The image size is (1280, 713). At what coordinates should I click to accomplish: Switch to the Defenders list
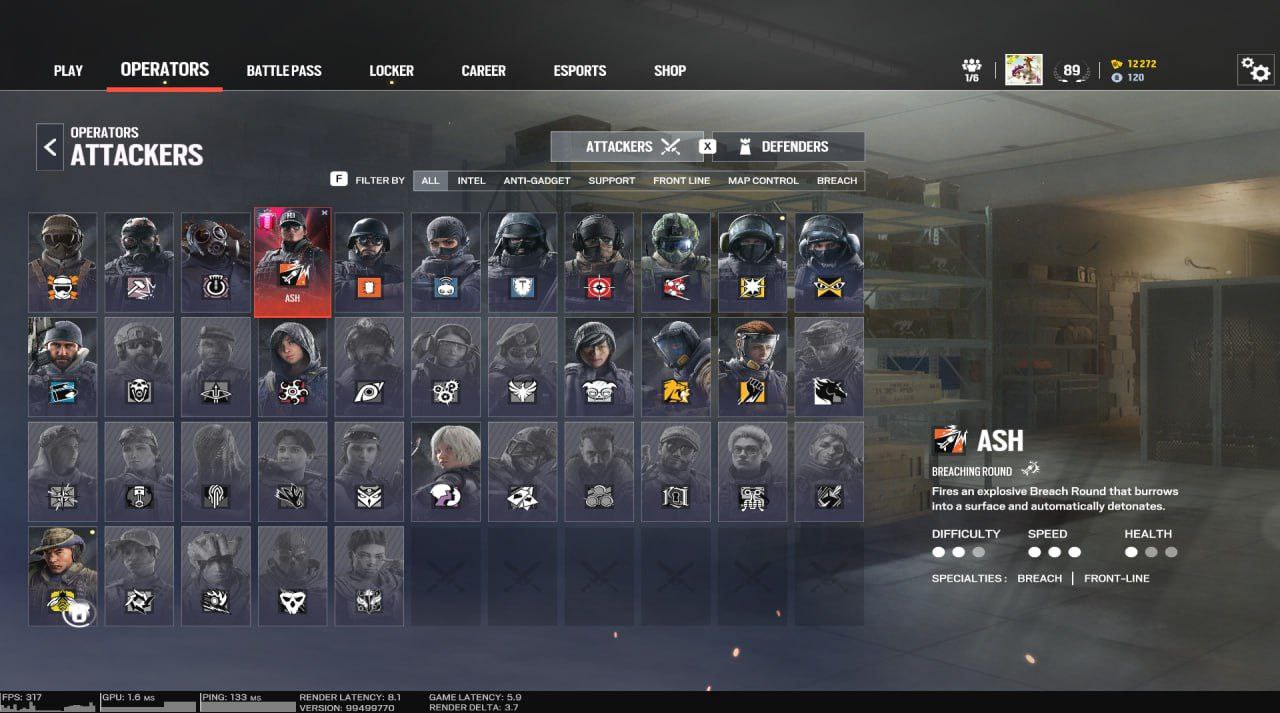tap(788, 147)
